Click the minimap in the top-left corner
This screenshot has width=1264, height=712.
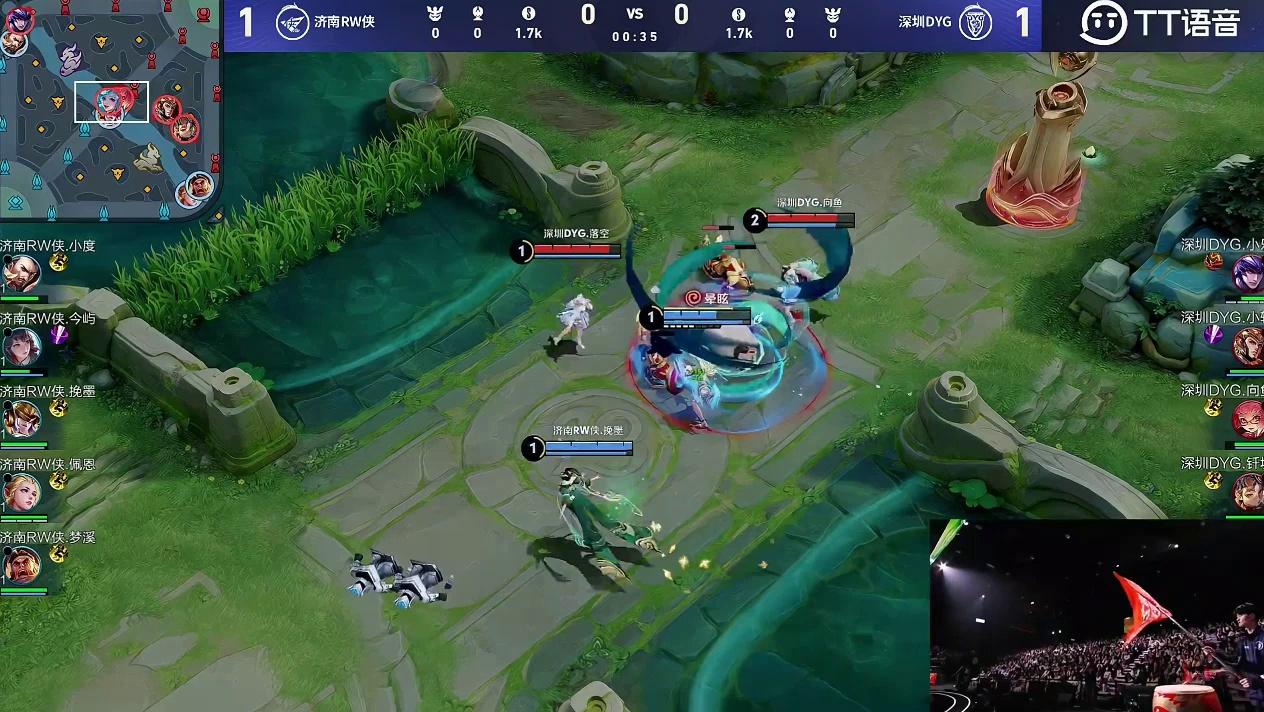(x=108, y=108)
